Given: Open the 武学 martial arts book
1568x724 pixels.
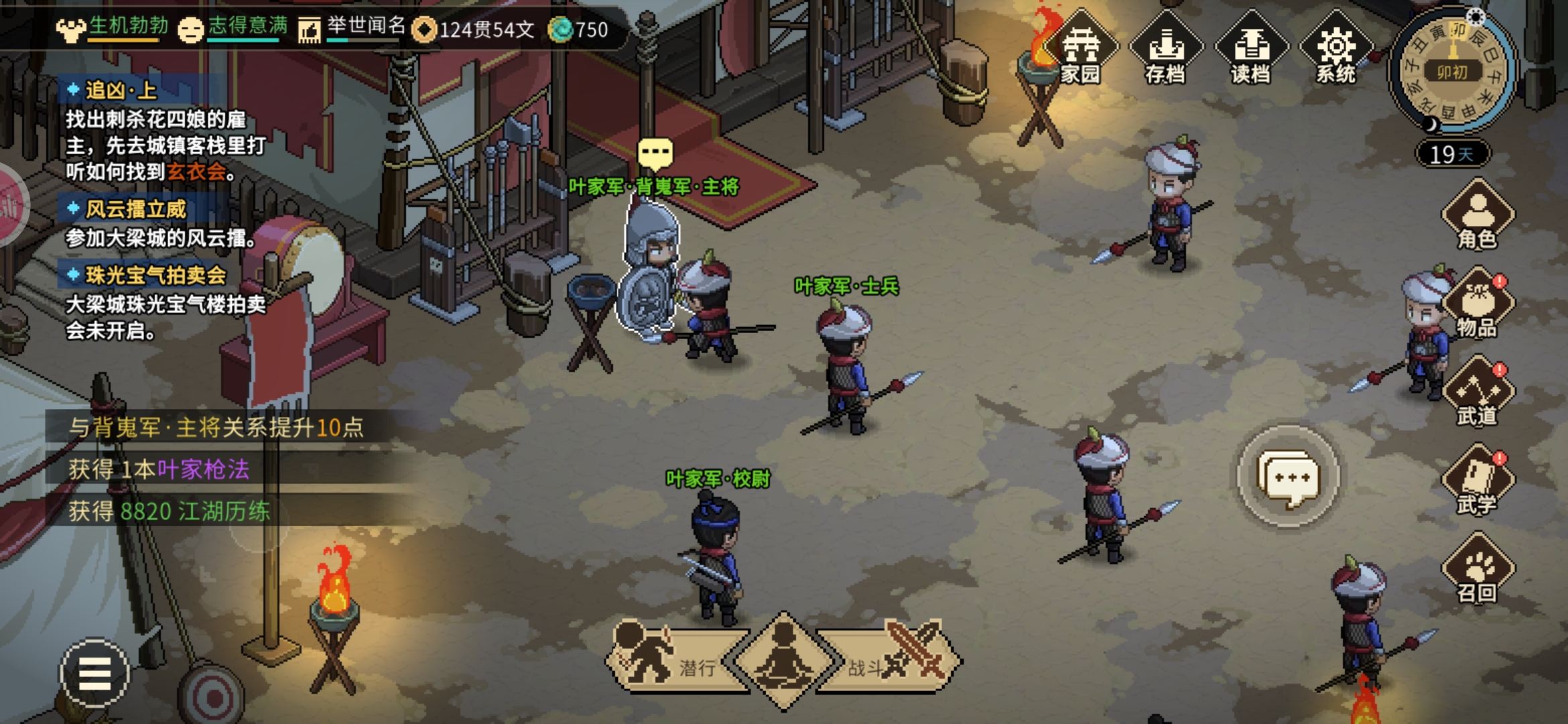Looking at the screenshot, I should (1477, 483).
